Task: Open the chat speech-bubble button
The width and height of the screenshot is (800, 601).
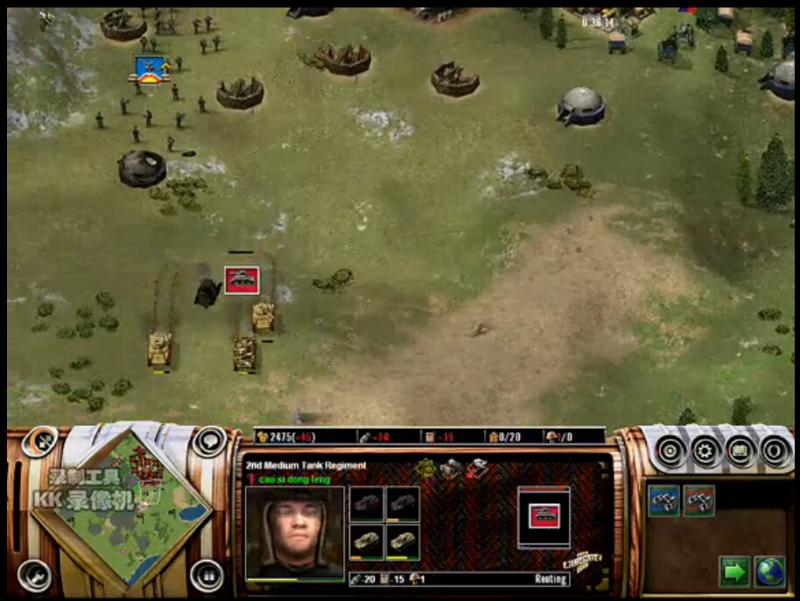Action: coord(209,441)
